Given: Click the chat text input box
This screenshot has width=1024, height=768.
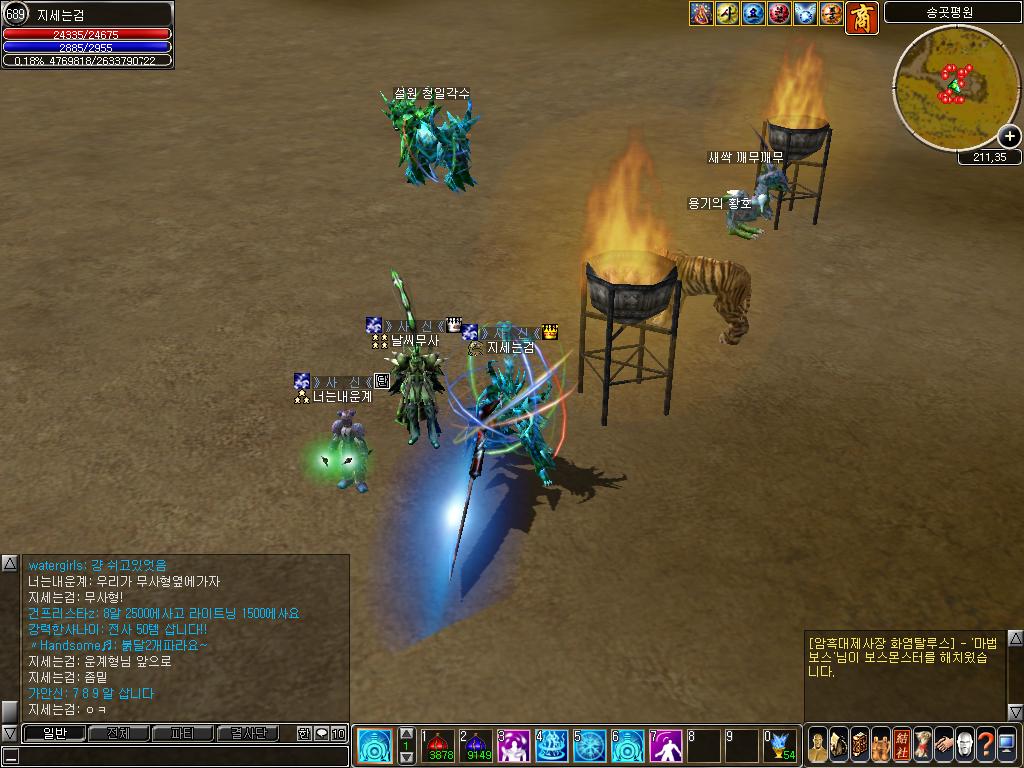Looking at the screenshot, I should (x=180, y=756).
